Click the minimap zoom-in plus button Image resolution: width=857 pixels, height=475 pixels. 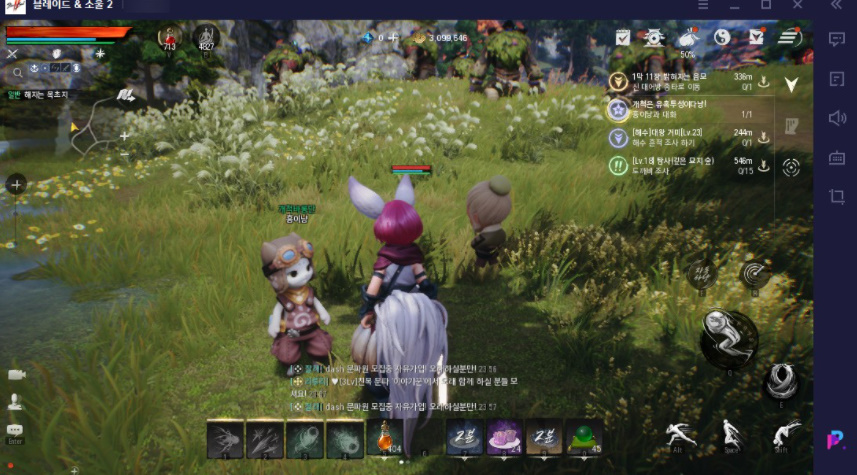(124, 135)
